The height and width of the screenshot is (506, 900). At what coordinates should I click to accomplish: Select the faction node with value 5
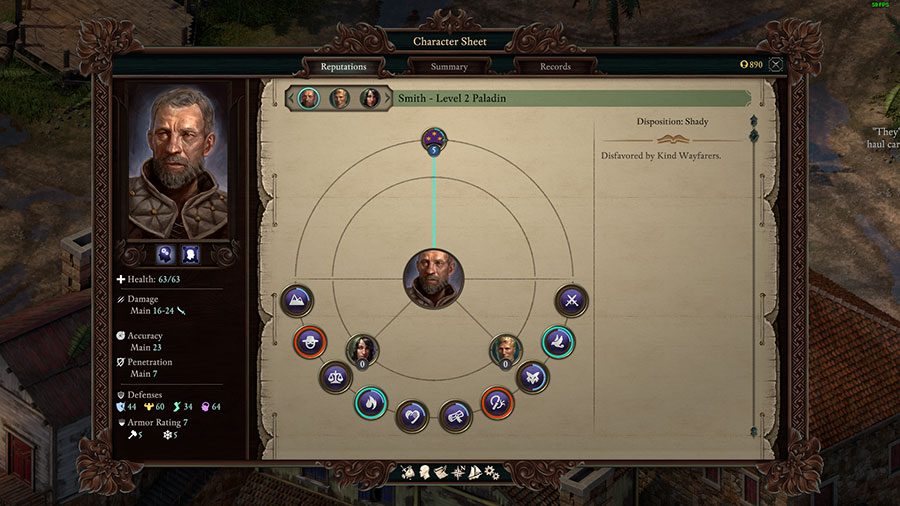tap(434, 140)
